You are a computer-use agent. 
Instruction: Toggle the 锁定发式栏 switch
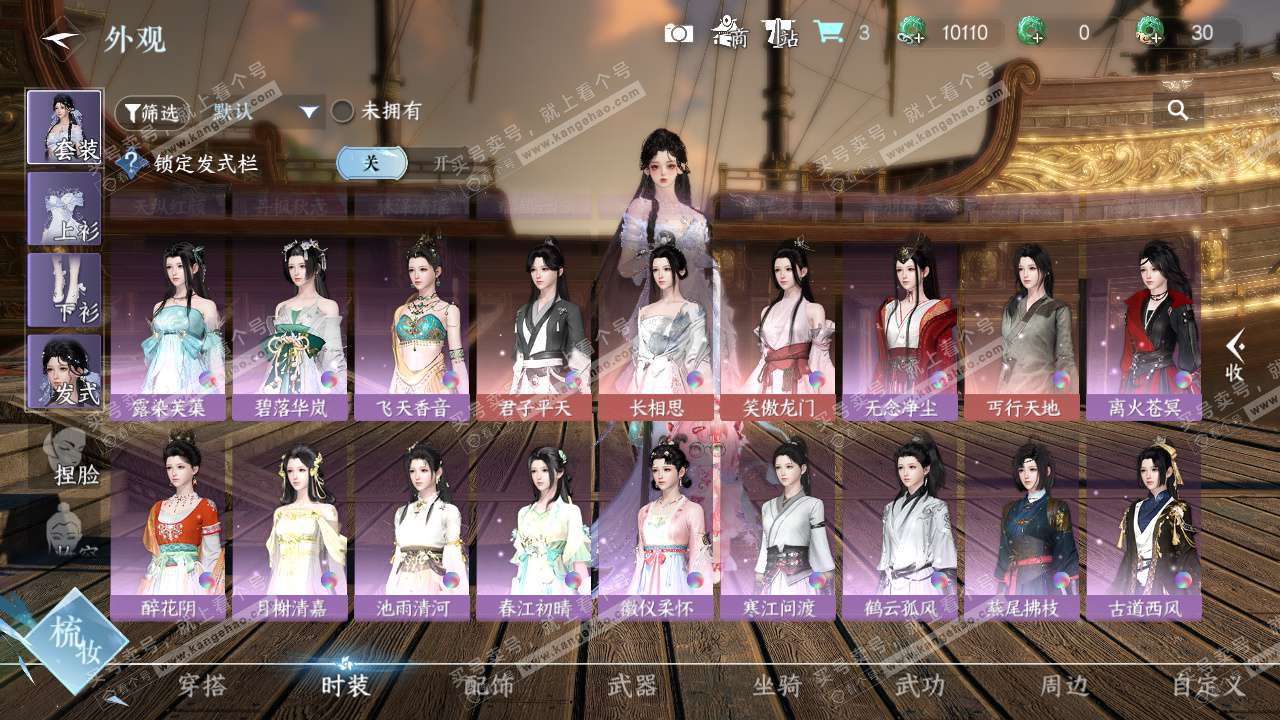coord(400,164)
